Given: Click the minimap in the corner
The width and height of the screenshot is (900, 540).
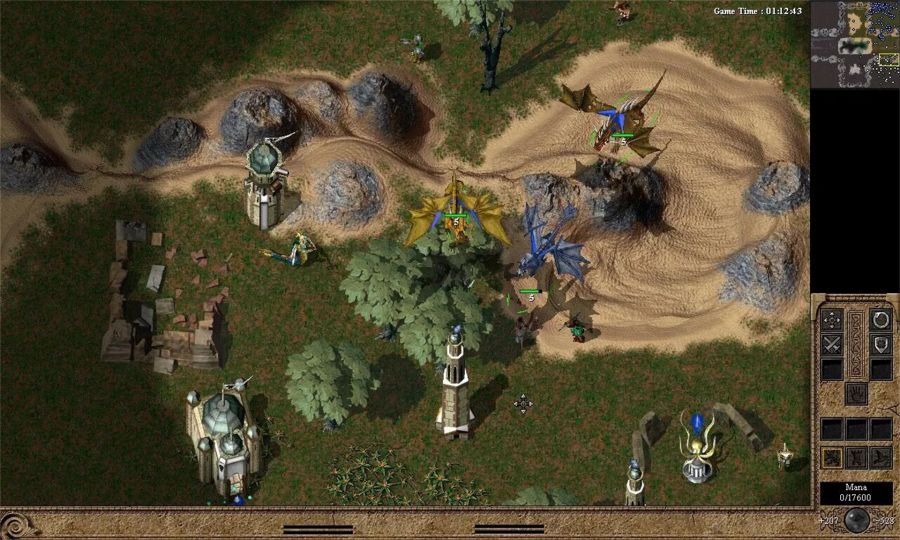Looking at the screenshot, I should click(x=854, y=45).
